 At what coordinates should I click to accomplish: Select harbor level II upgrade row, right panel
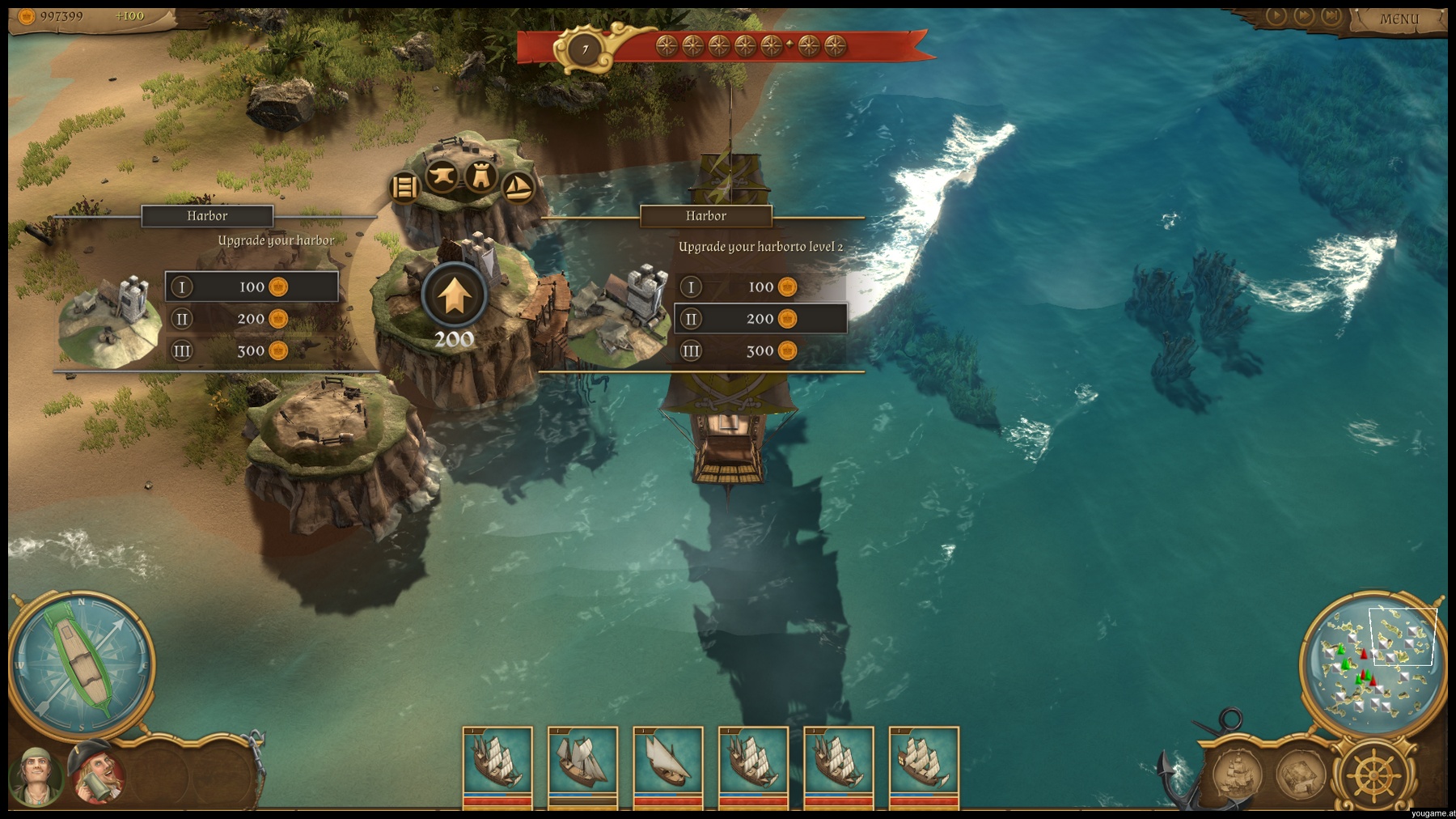(x=760, y=319)
